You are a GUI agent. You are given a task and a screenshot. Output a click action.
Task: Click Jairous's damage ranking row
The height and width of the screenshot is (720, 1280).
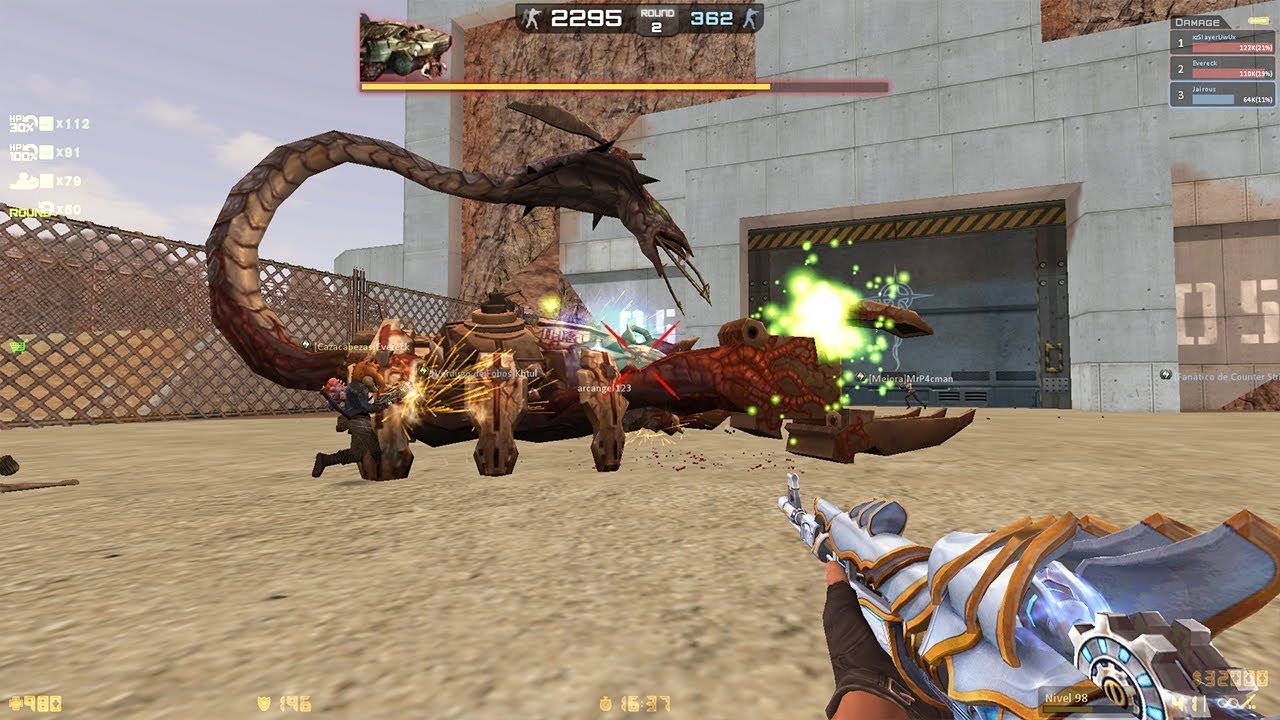(1224, 95)
